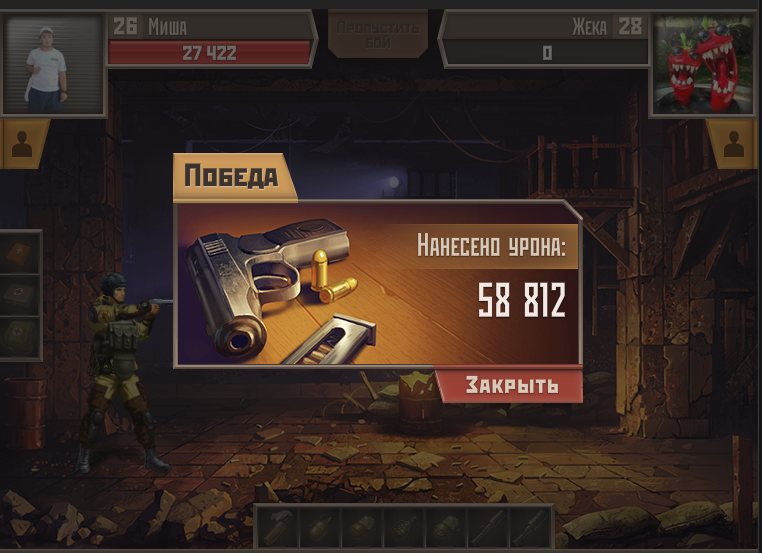Open the profile icon below Миша's portrait
Image resolution: width=762 pixels, height=553 pixels.
(x=24, y=145)
